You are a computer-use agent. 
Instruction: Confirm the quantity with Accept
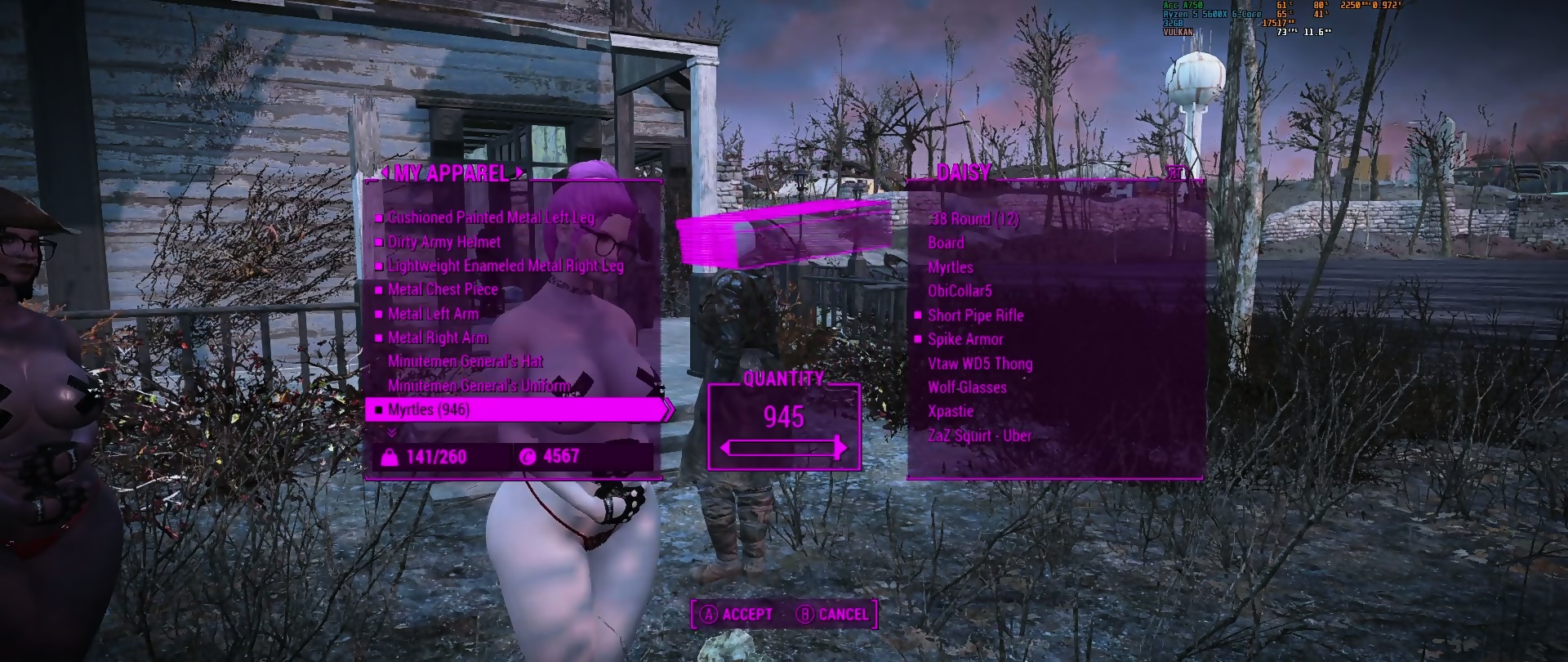pyautogui.click(x=737, y=615)
